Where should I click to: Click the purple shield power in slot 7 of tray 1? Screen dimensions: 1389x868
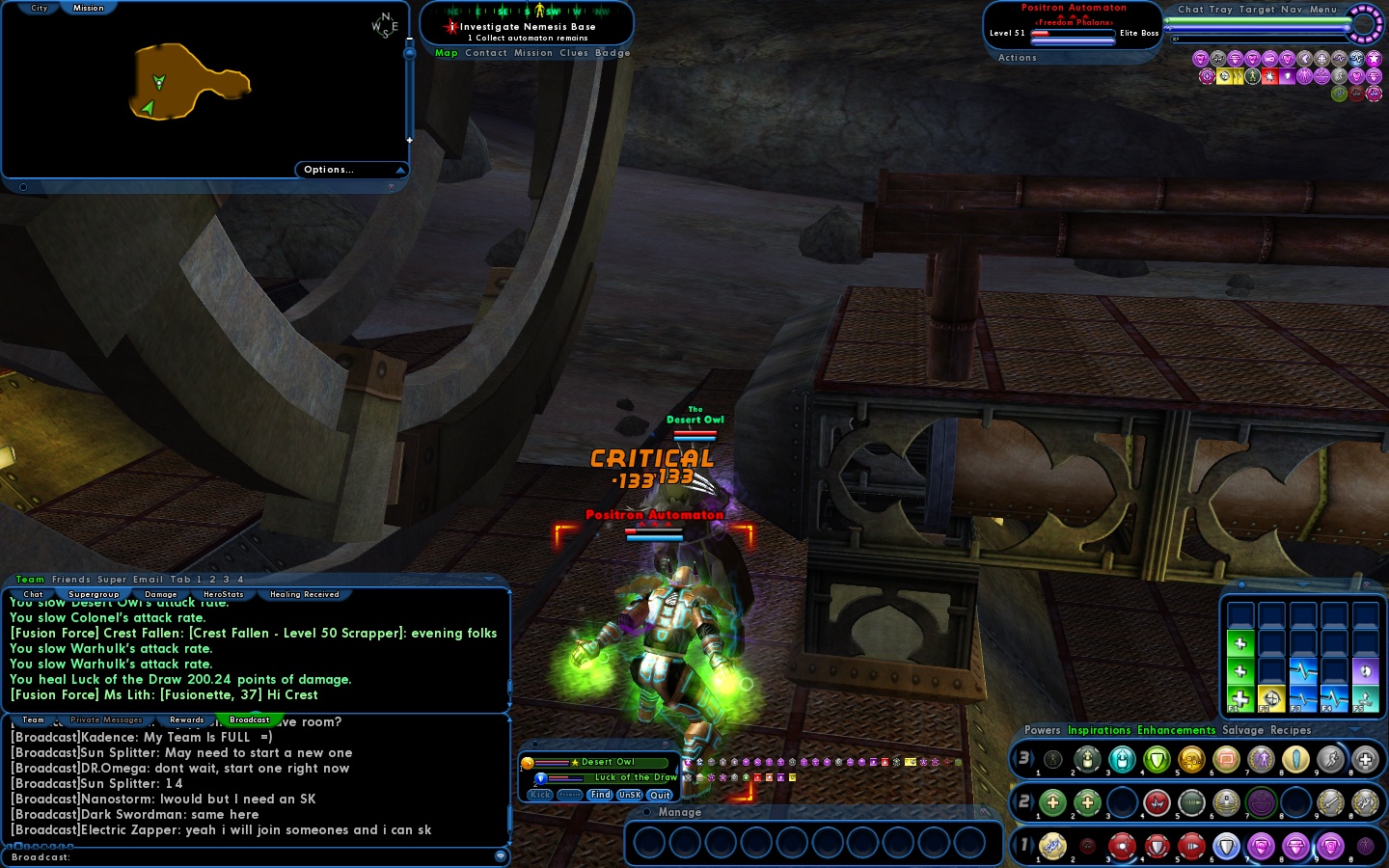point(1262,847)
